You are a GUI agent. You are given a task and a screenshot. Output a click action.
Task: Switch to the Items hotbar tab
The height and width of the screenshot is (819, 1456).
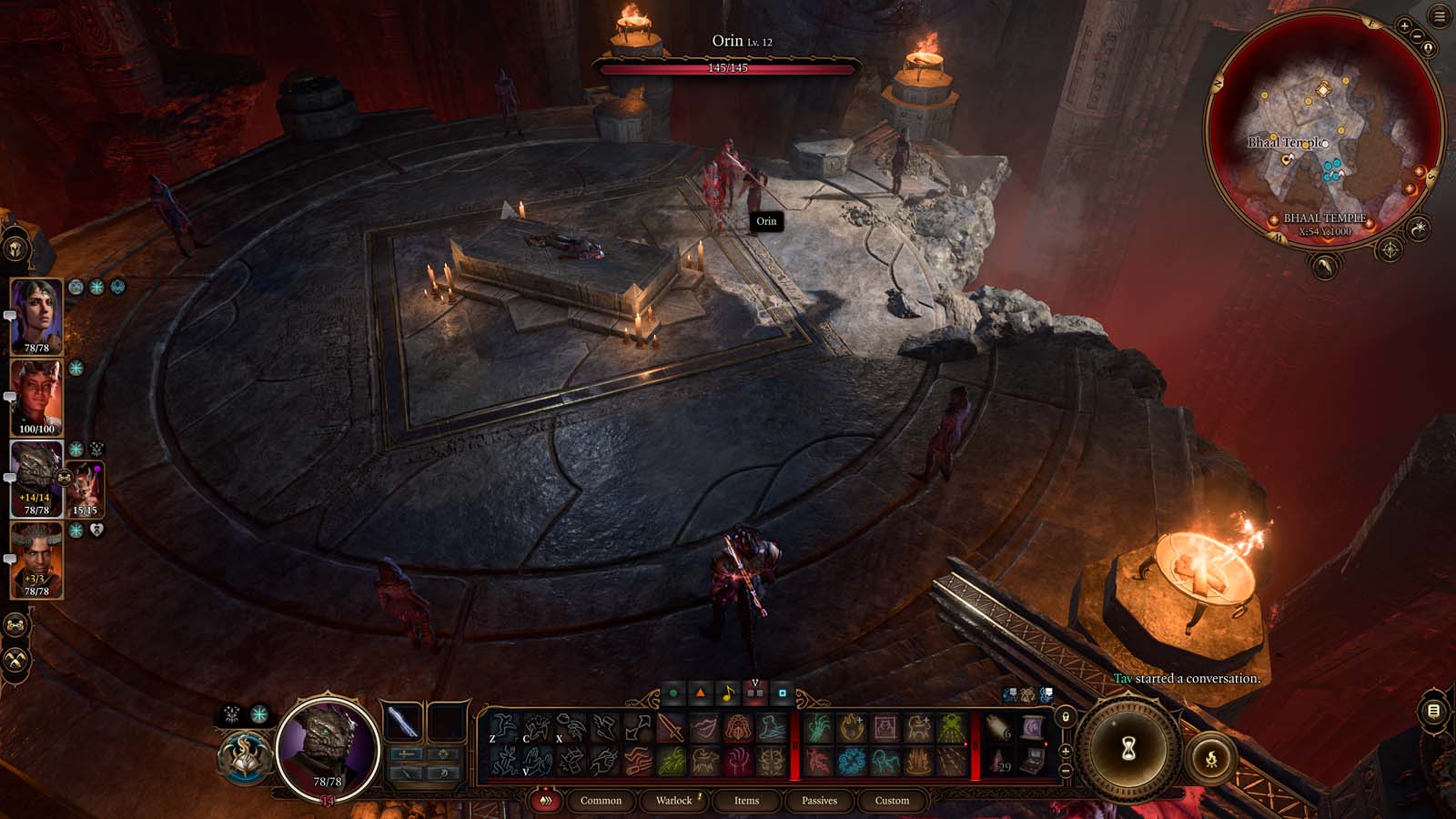pos(746,801)
